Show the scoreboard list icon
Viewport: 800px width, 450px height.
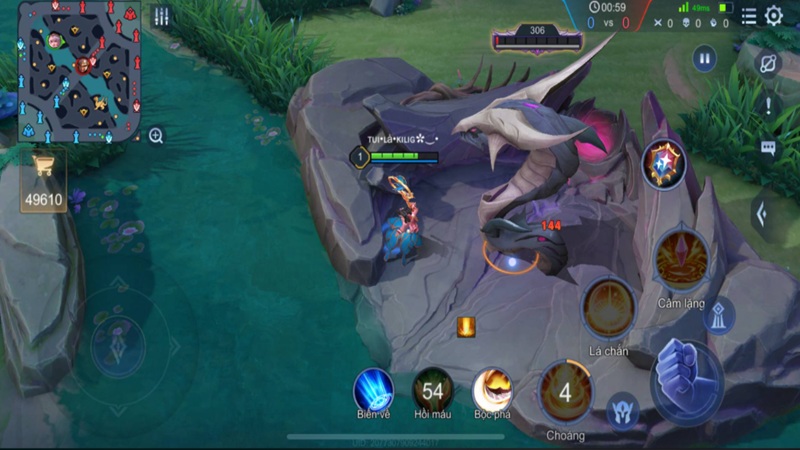pyautogui.click(x=749, y=16)
